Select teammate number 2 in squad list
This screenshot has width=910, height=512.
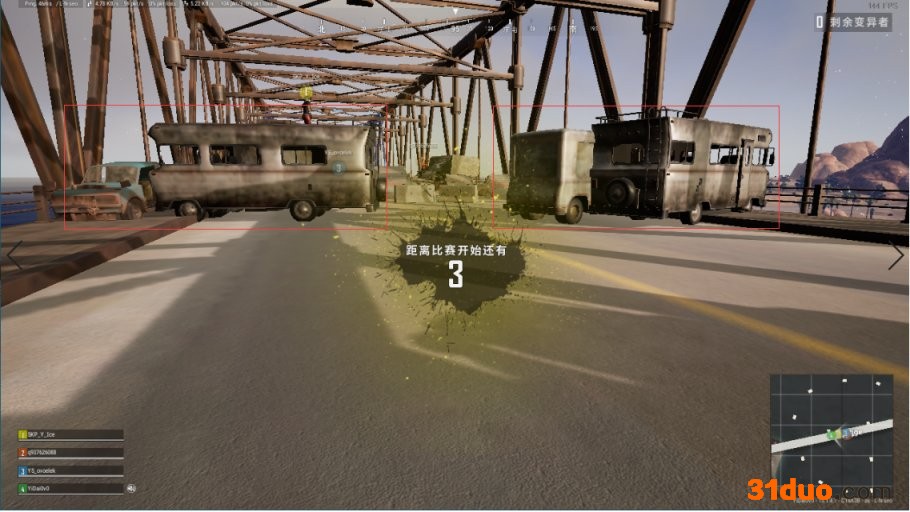tap(71, 452)
